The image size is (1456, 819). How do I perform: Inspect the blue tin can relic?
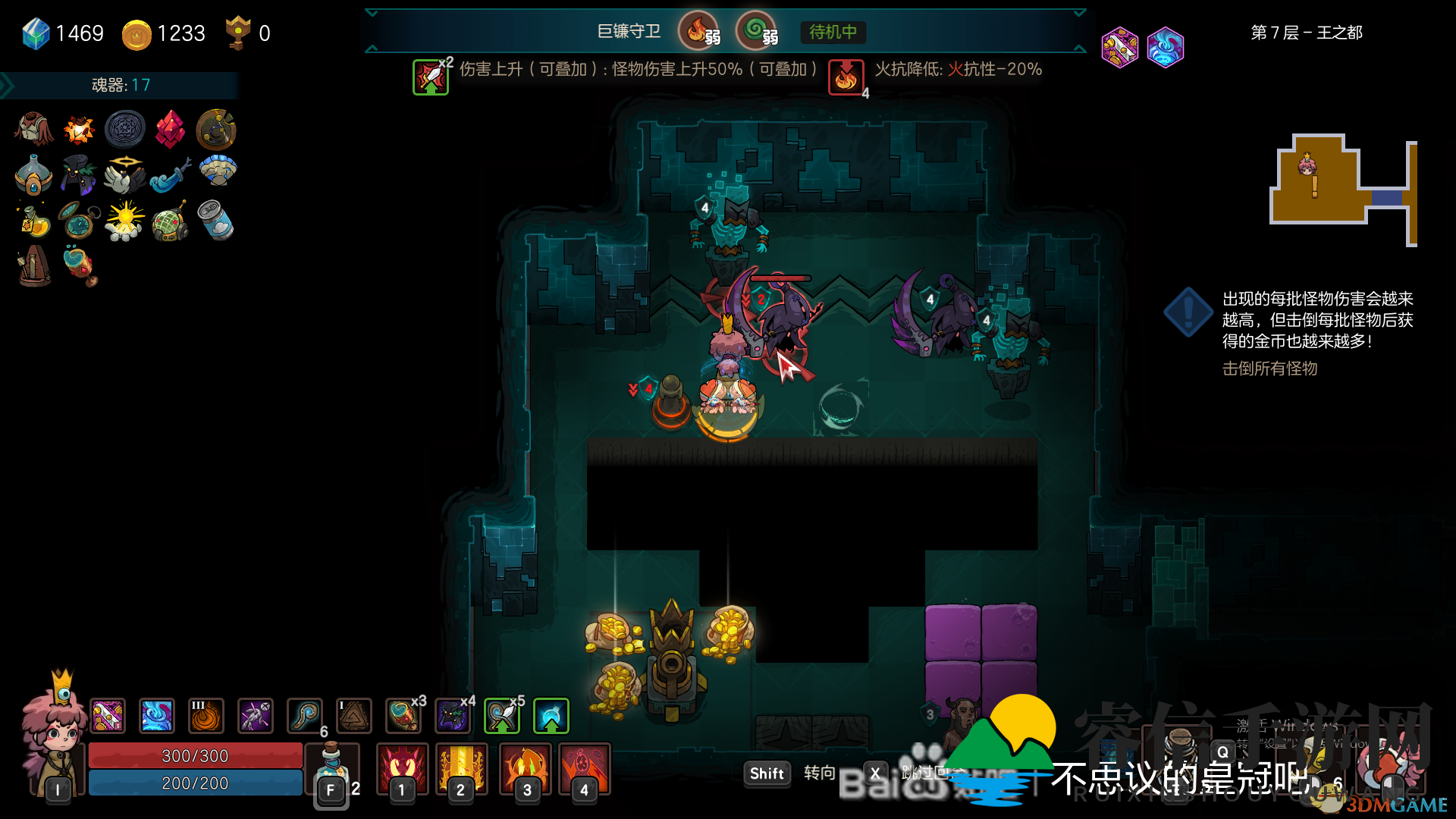coord(216,220)
